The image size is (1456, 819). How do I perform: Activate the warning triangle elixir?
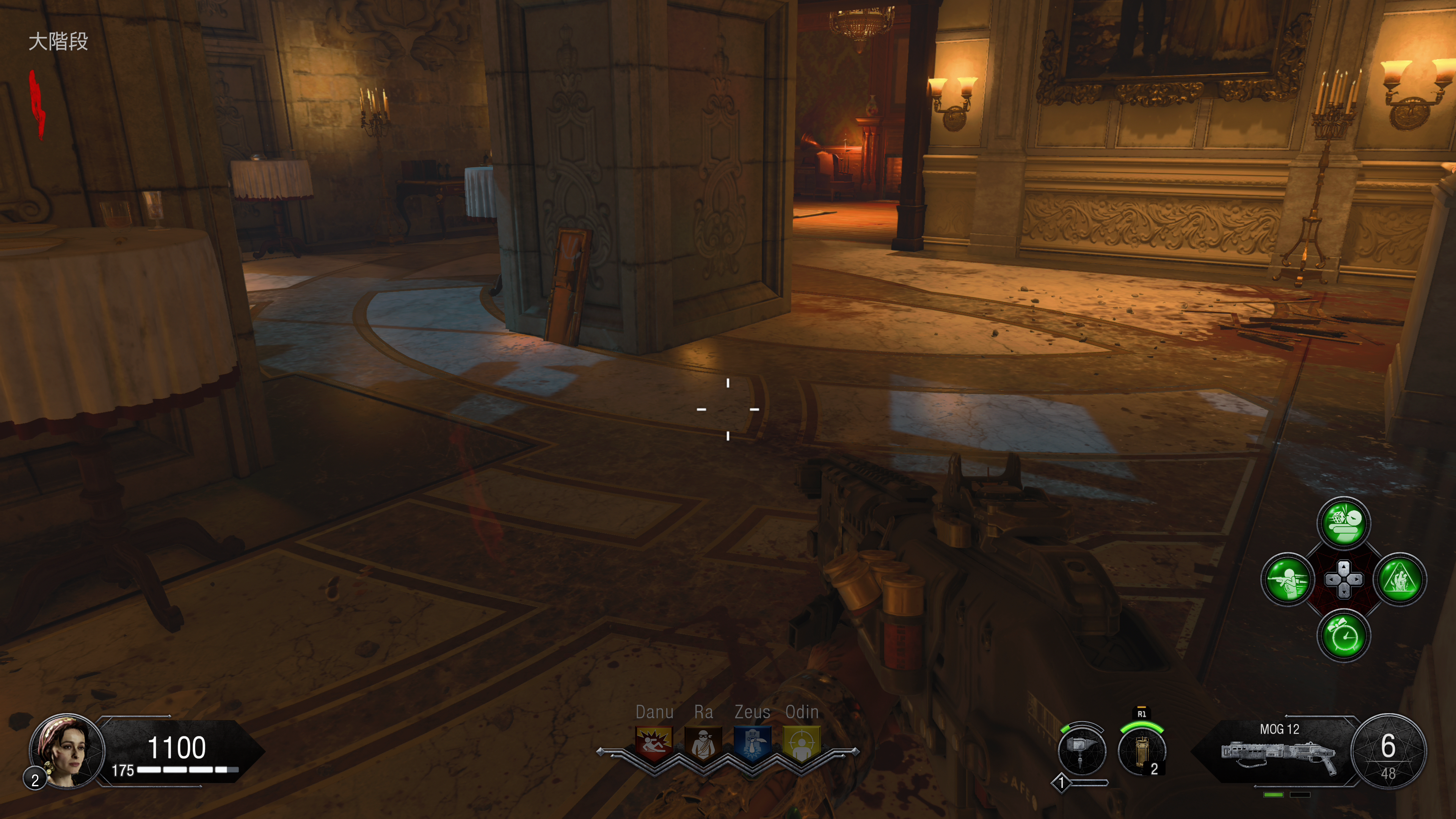coord(1400,579)
